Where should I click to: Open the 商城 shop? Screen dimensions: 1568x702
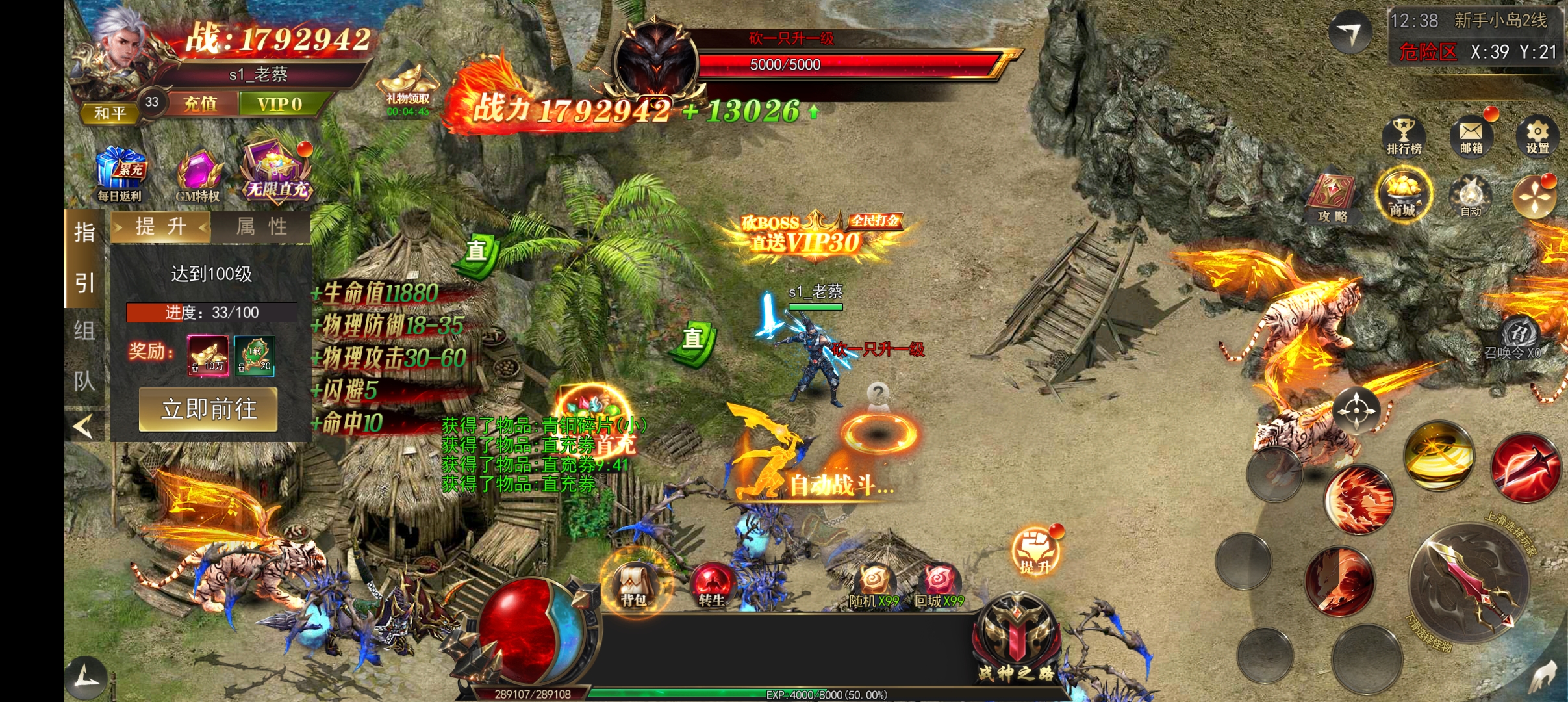[x=1403, y=195]
